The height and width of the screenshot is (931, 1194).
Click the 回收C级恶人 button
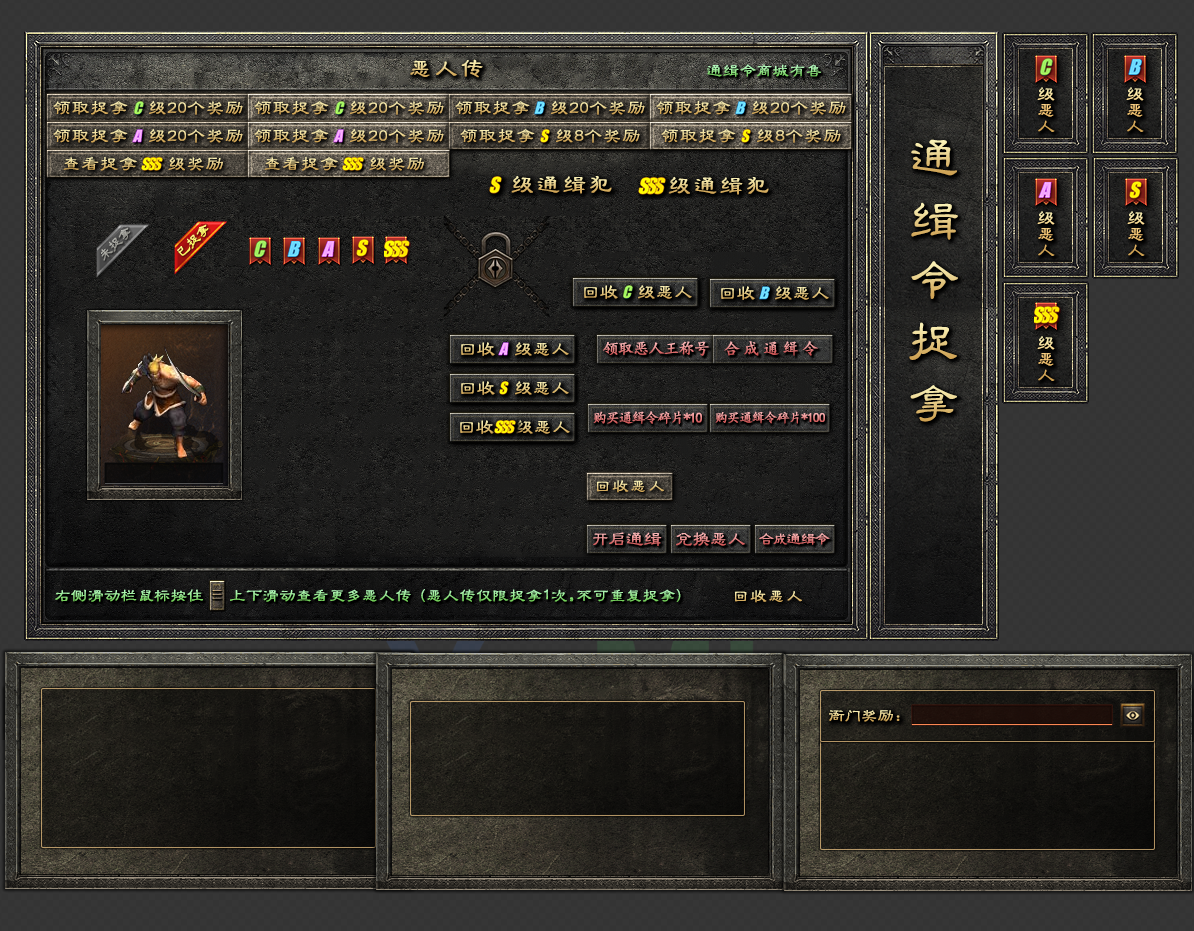pos(635,293)
